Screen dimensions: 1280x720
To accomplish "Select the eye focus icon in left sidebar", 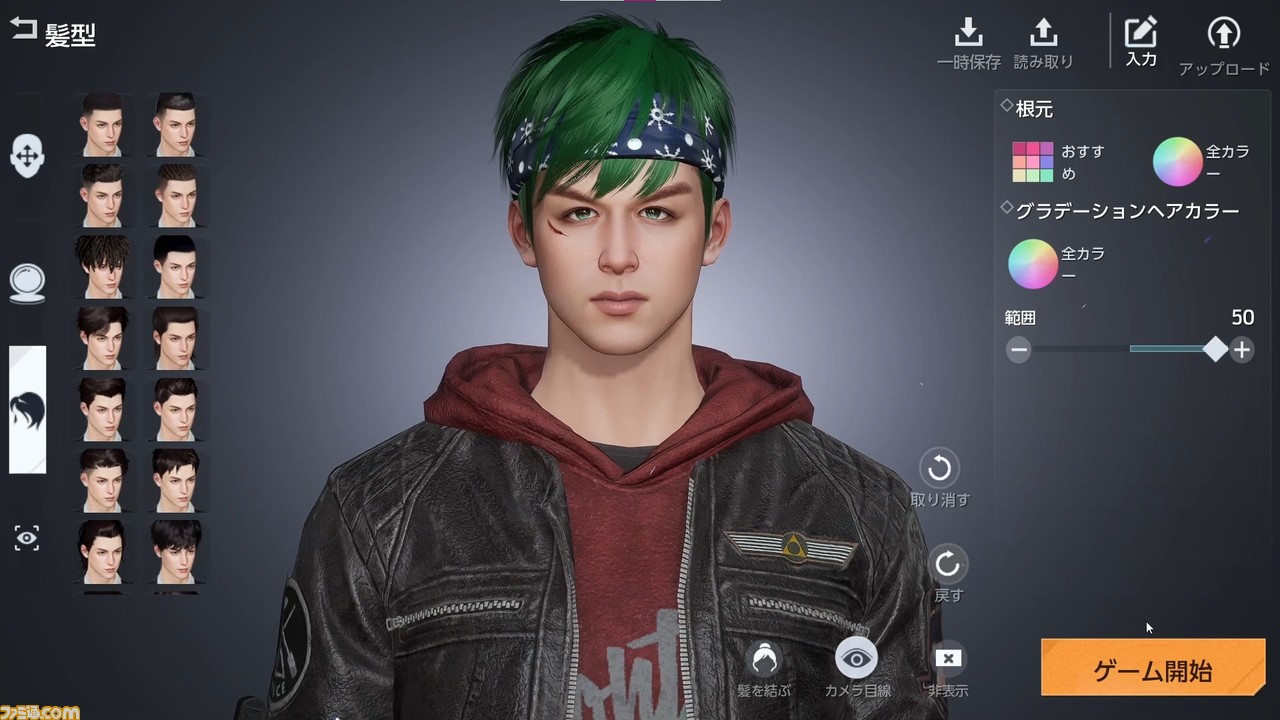I will [27, 538].
